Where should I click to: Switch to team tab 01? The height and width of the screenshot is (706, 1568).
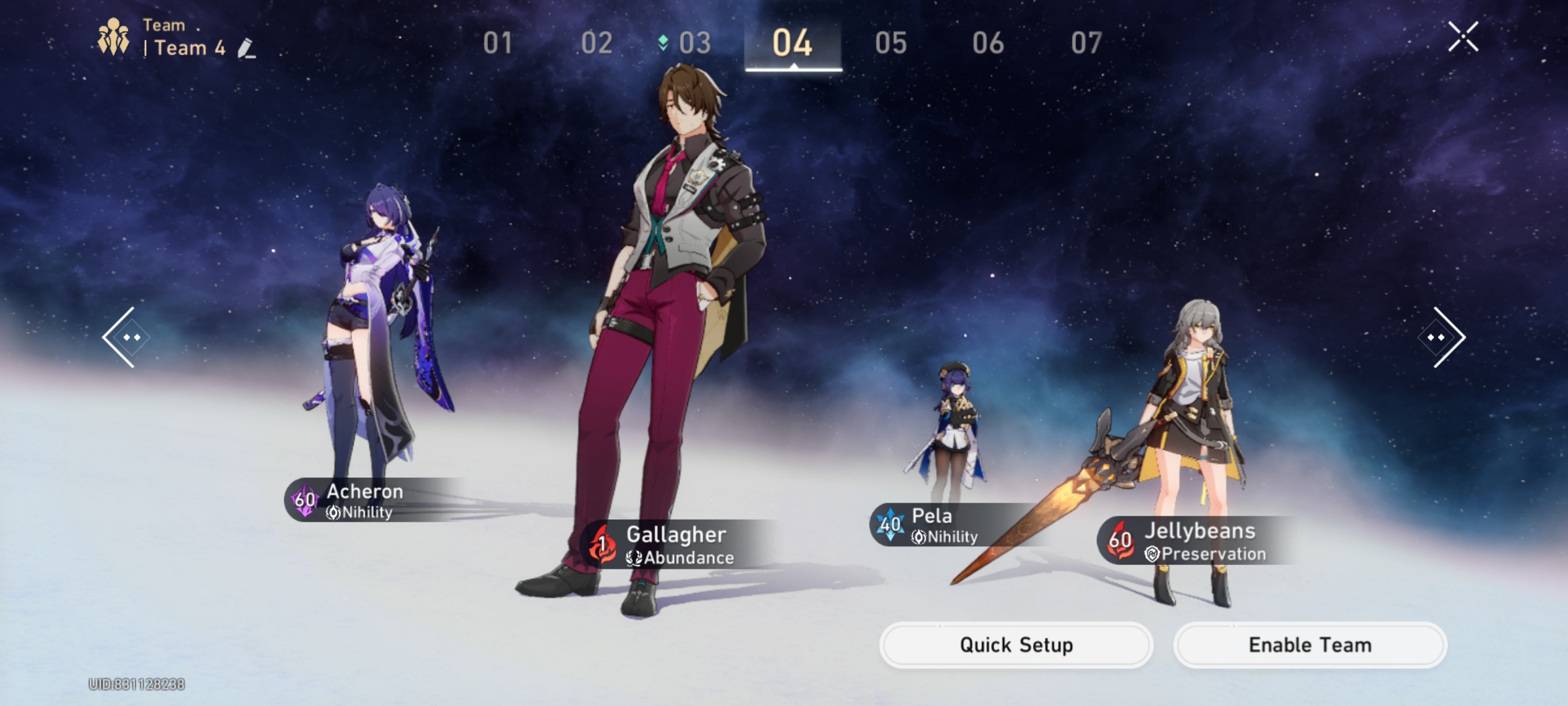pos(498,43)
